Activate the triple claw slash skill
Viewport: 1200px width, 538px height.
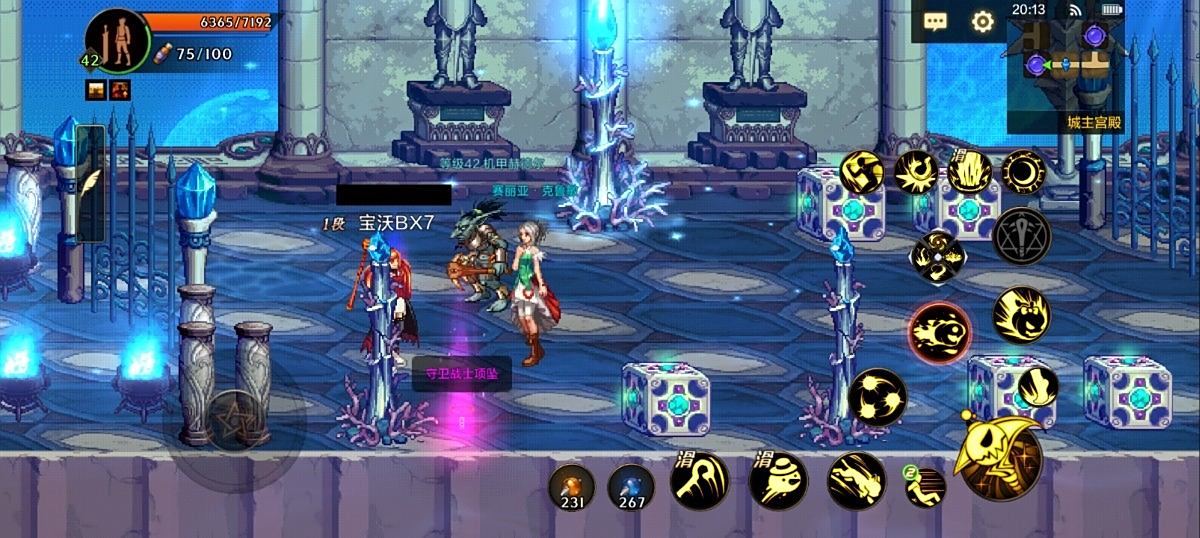(877, 397)
